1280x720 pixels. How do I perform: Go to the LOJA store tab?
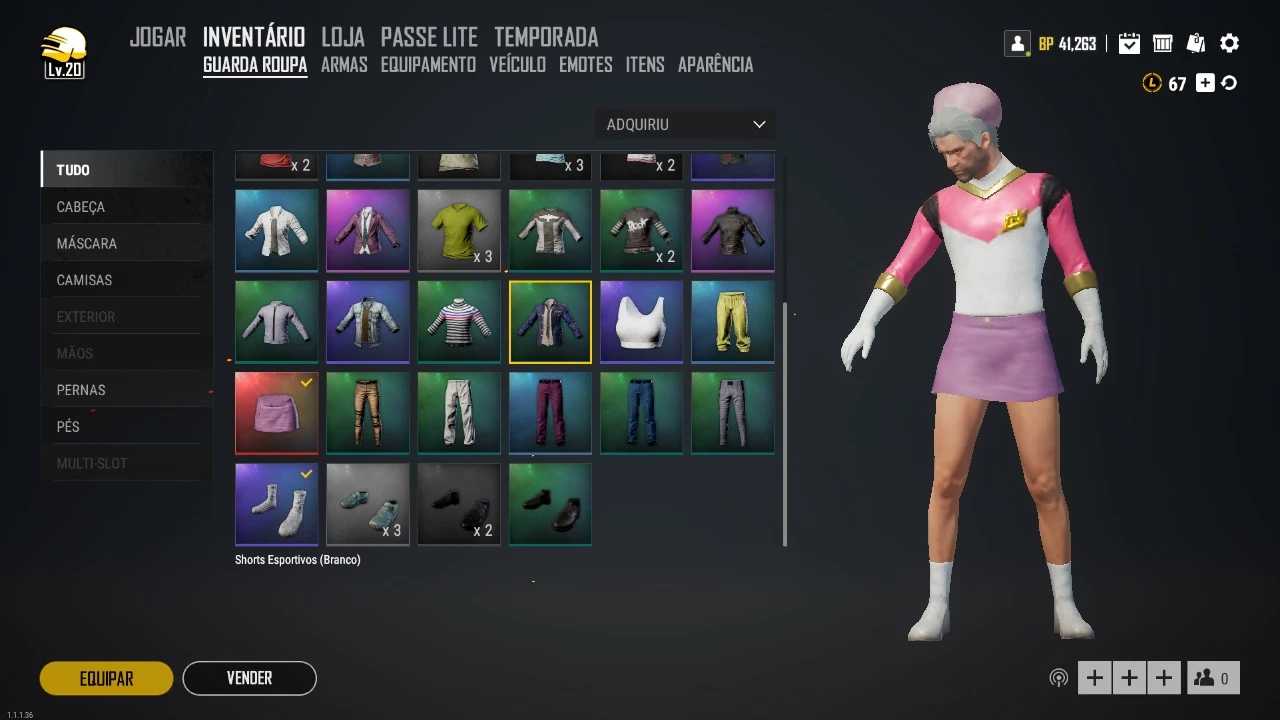[343, 38]
